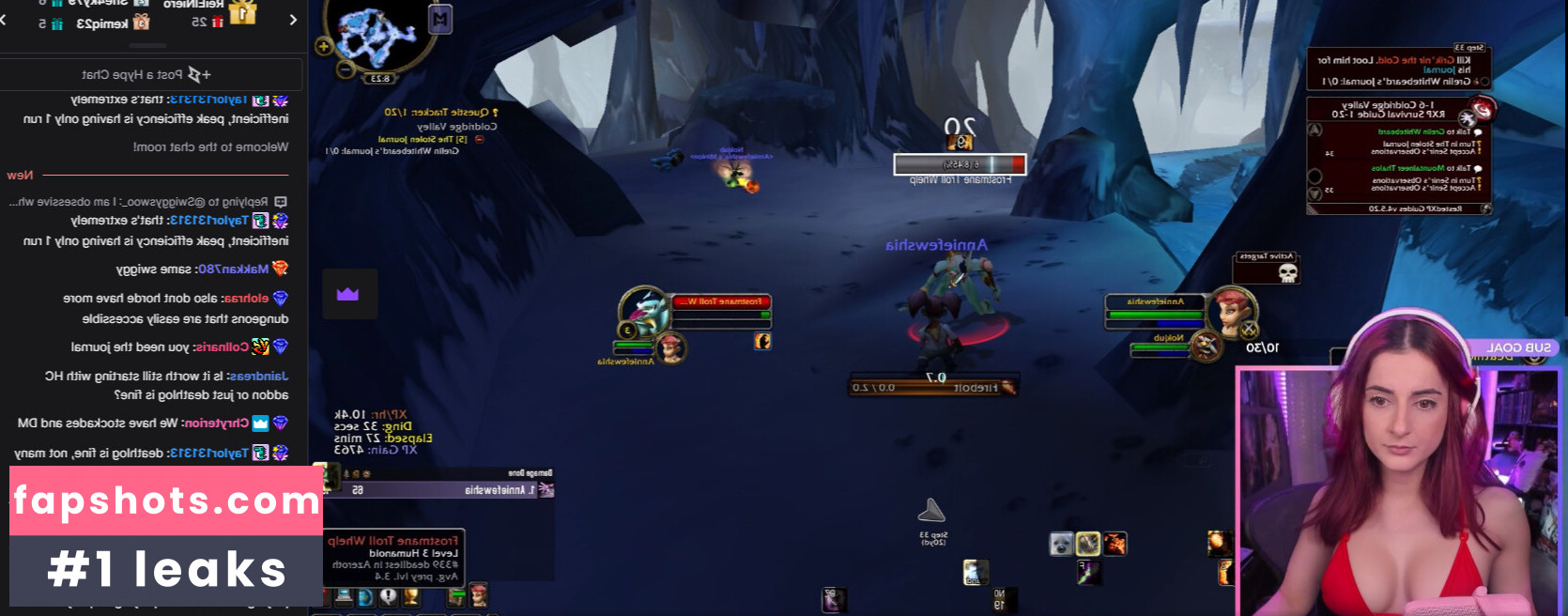Click the Frostmane Troll target portrait
Viewport: 1568px width, 616px height.
tap(645, 309)
